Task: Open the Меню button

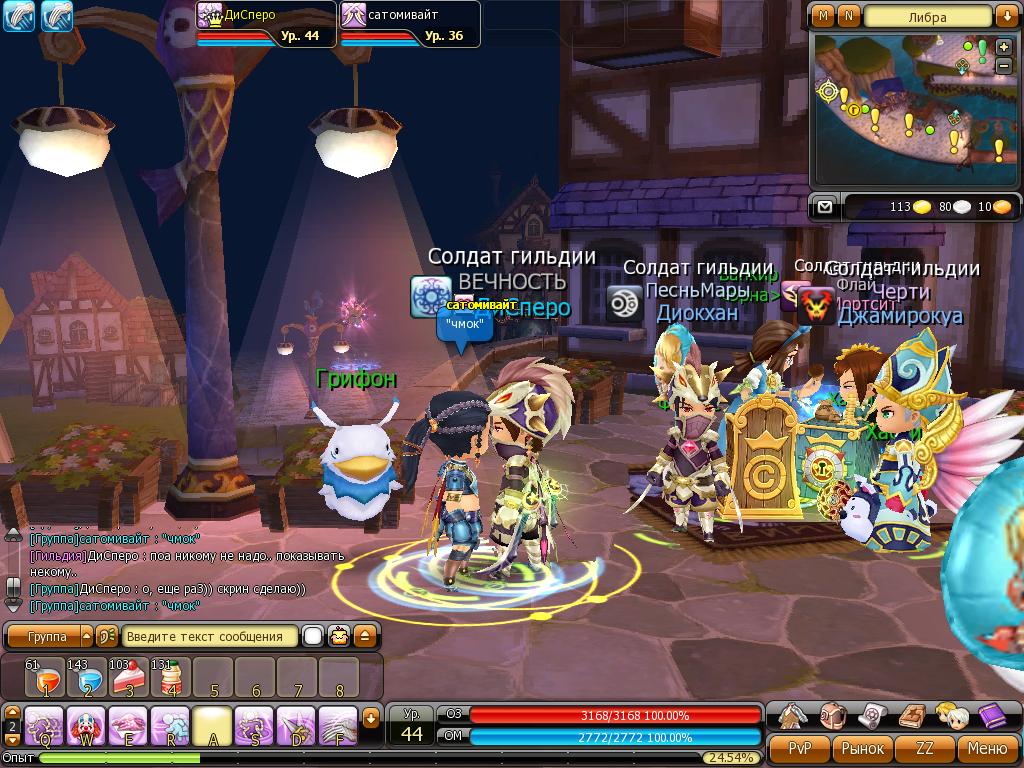Action: [x=987, y=748]
